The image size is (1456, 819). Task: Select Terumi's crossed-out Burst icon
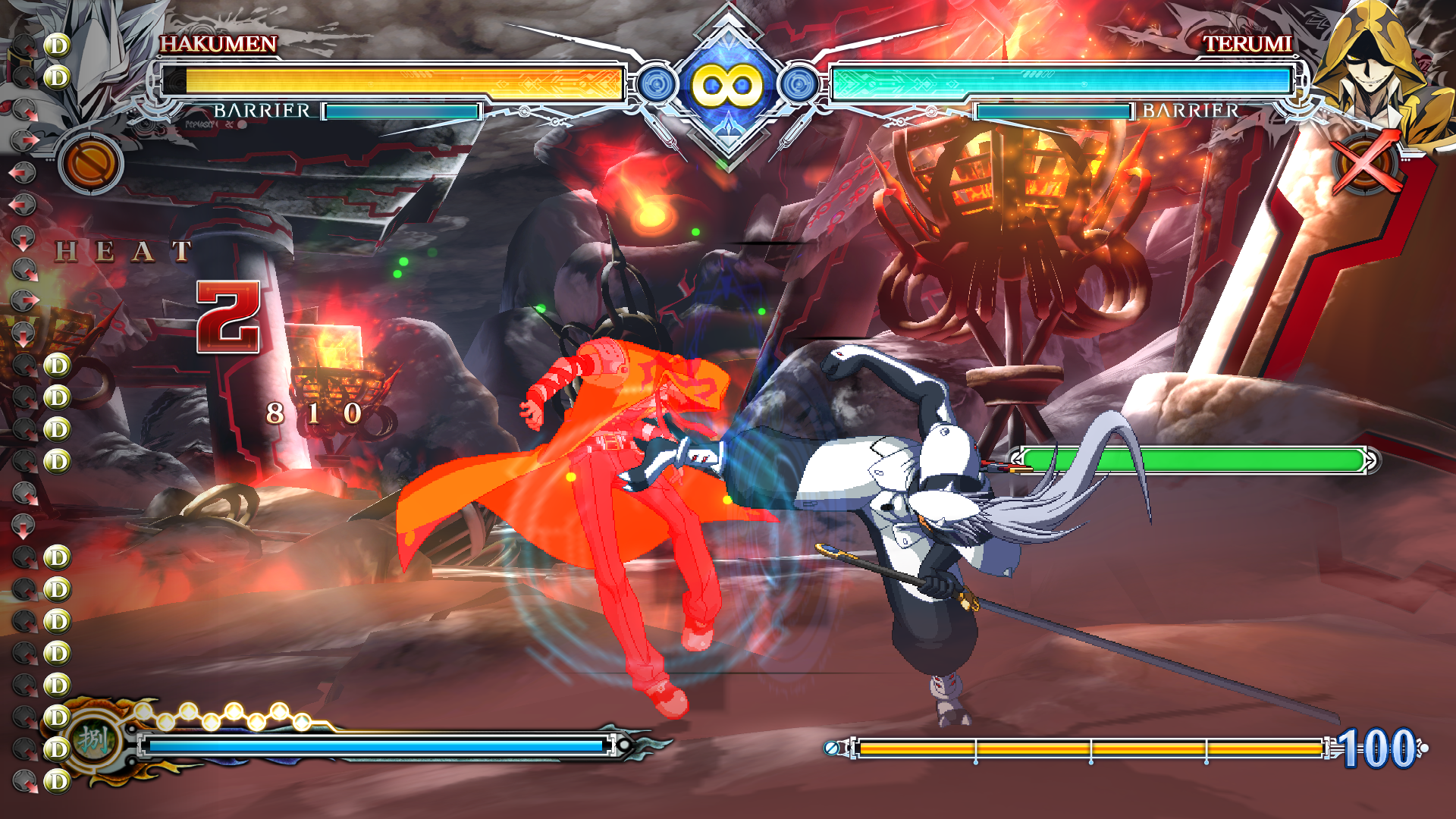coord(1365,163)
